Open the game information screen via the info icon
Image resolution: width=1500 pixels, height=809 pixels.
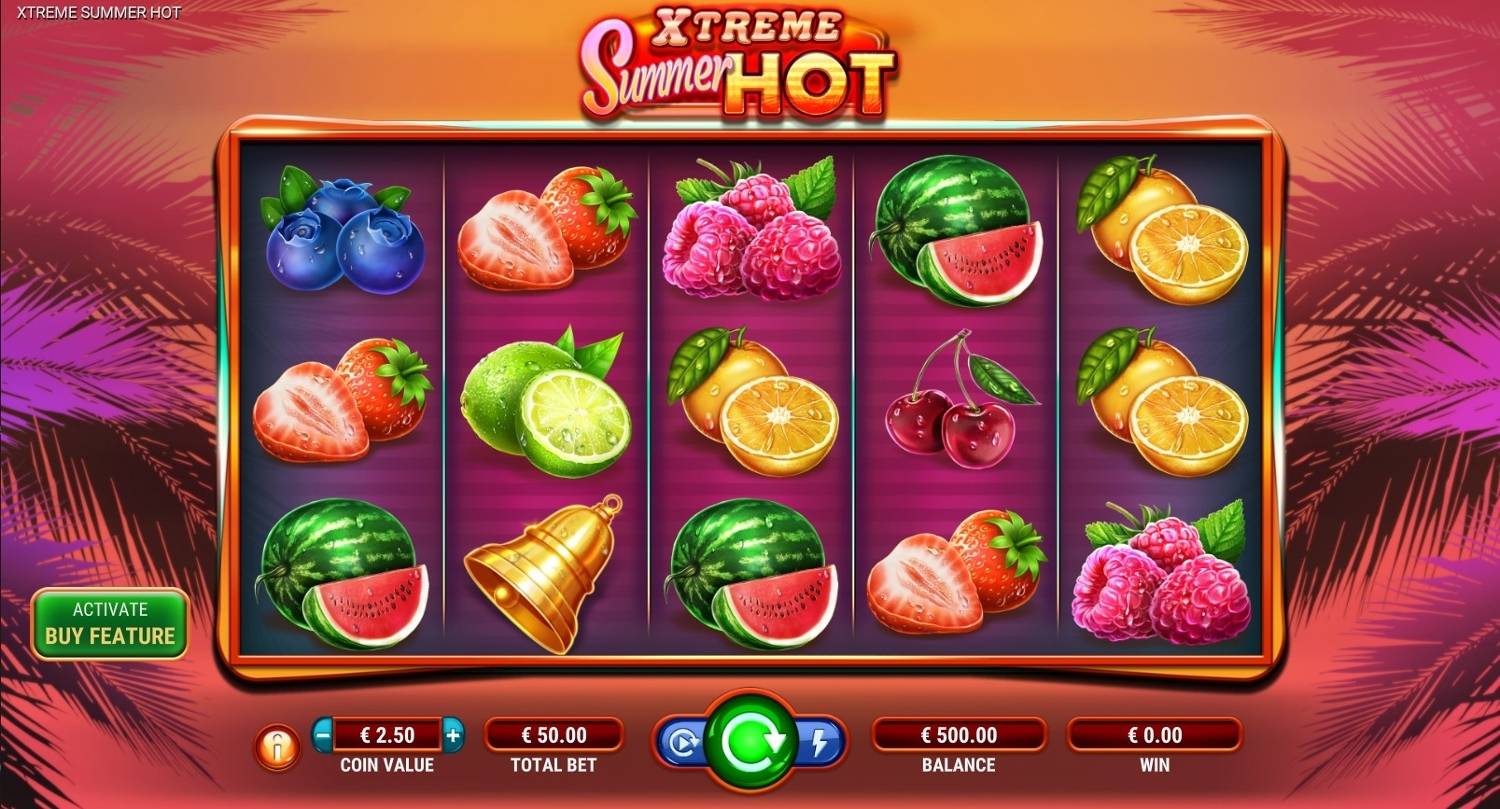(277, 747)
